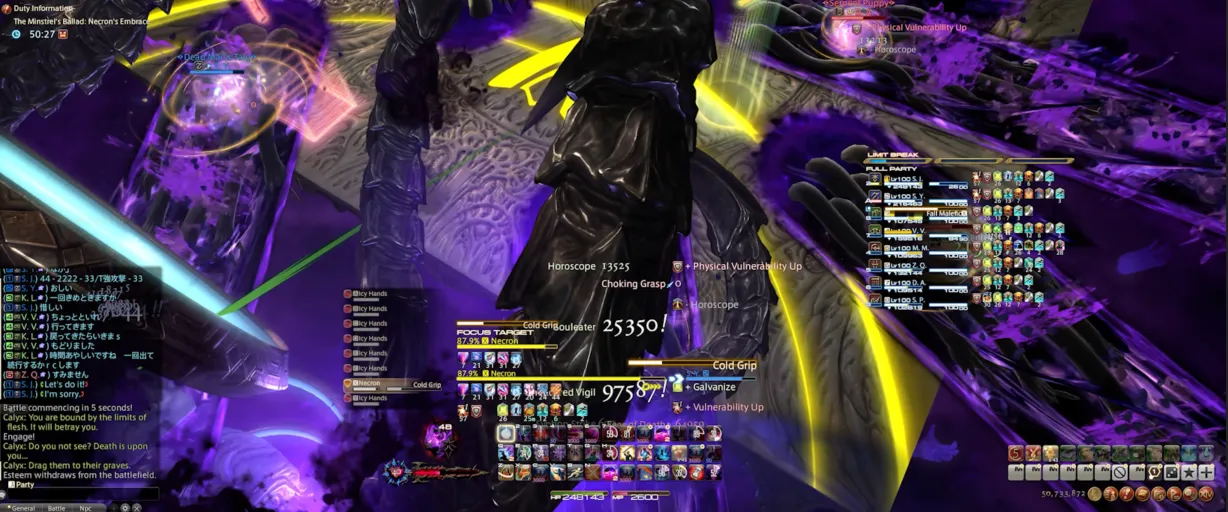Switch to the General chat tab
Viewport: 1228px width, 512px height.
(23, 508)
